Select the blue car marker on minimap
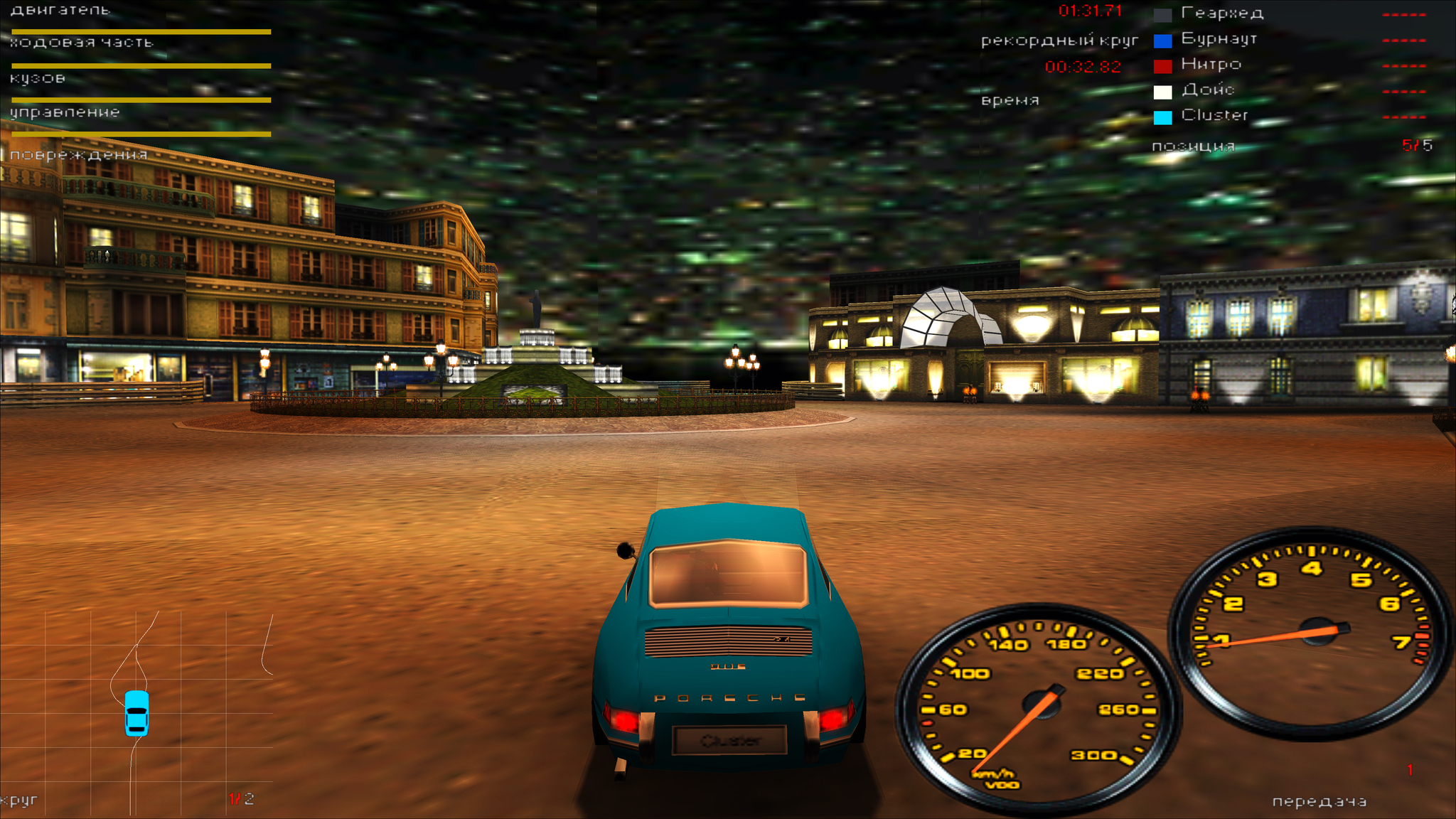1456x819 pixels. (x=136, y=712)
